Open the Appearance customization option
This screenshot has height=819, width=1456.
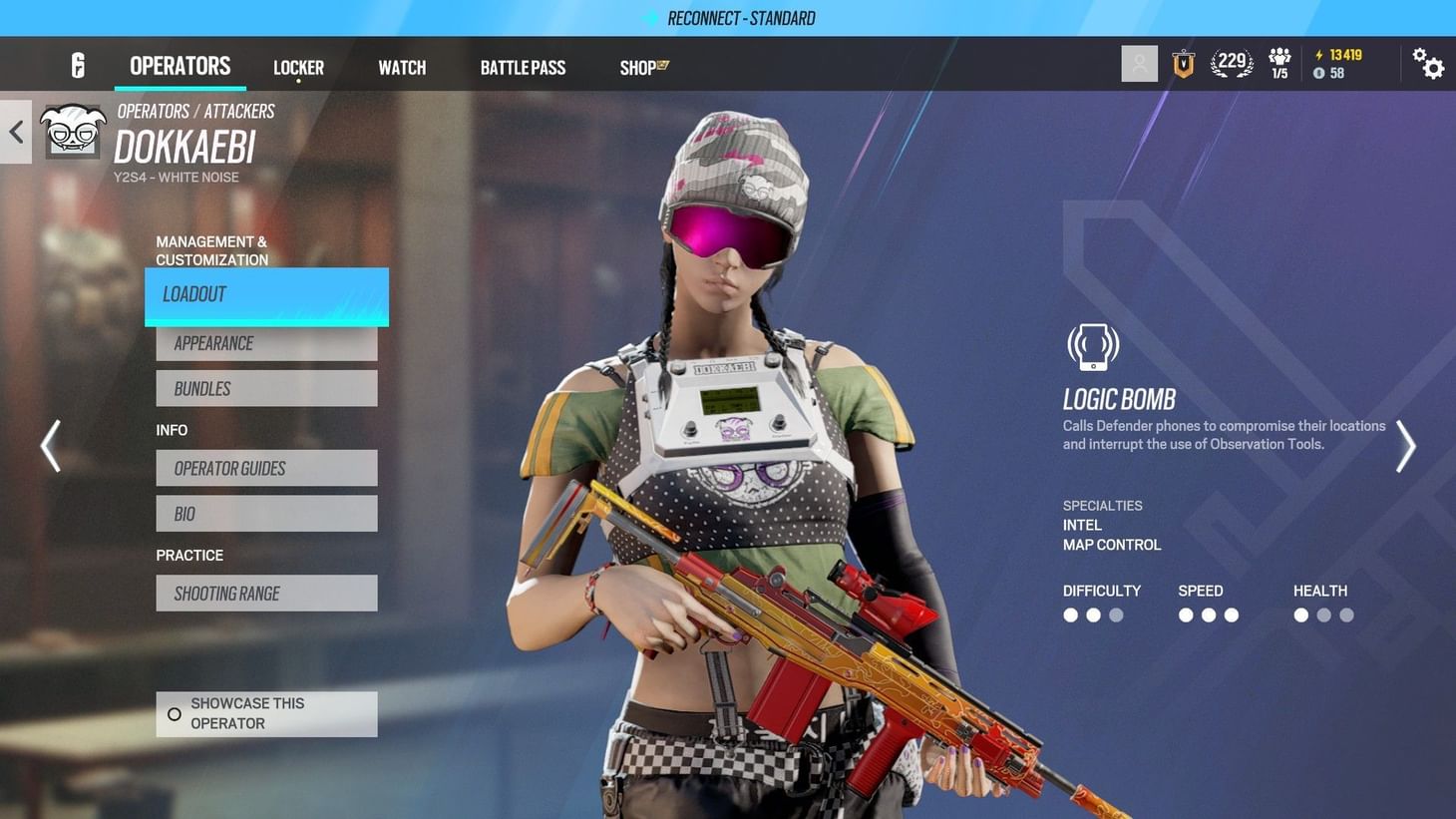[x=265, y=343]
